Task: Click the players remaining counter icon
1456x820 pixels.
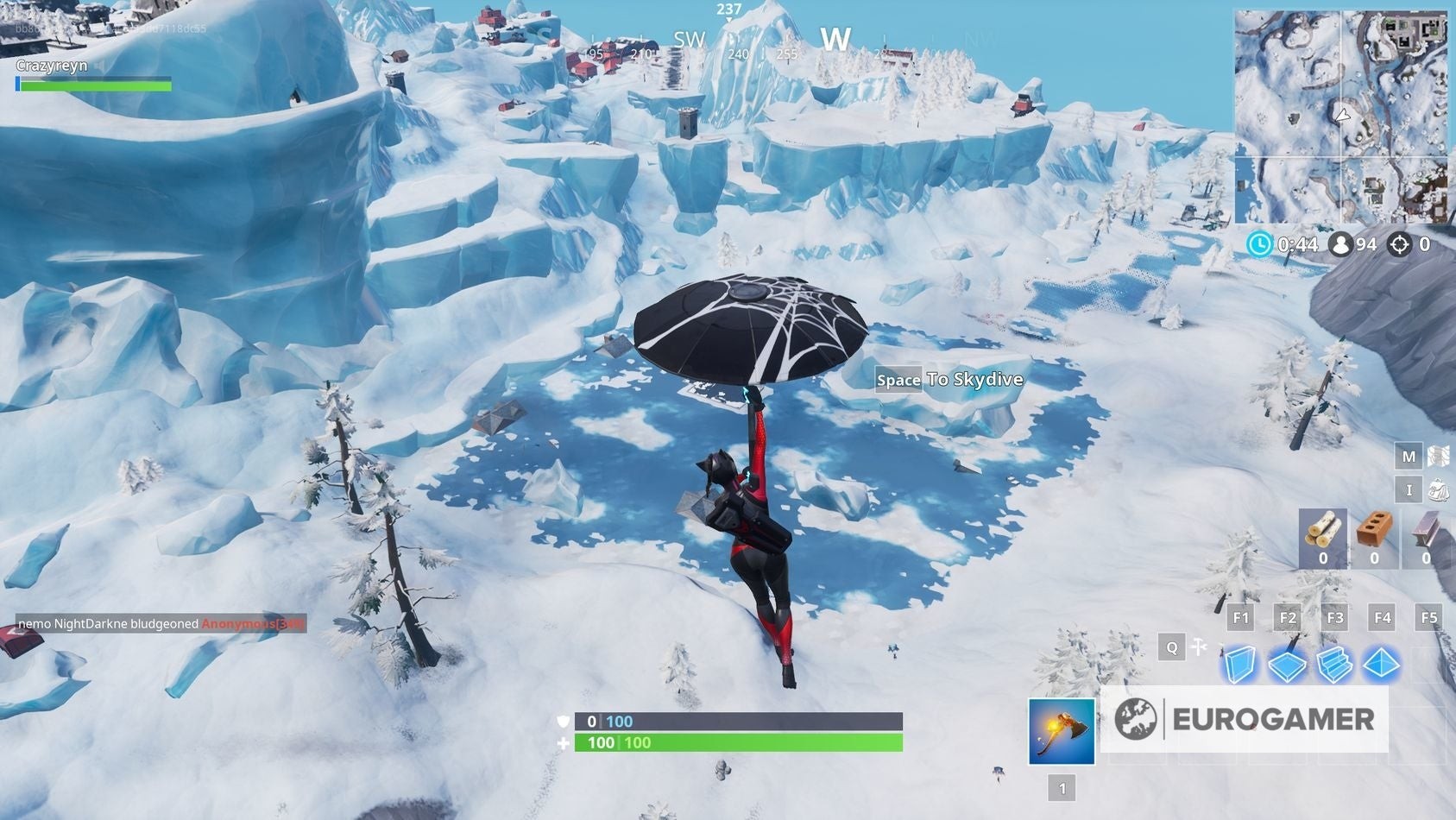Action: tap(1340, 244)
